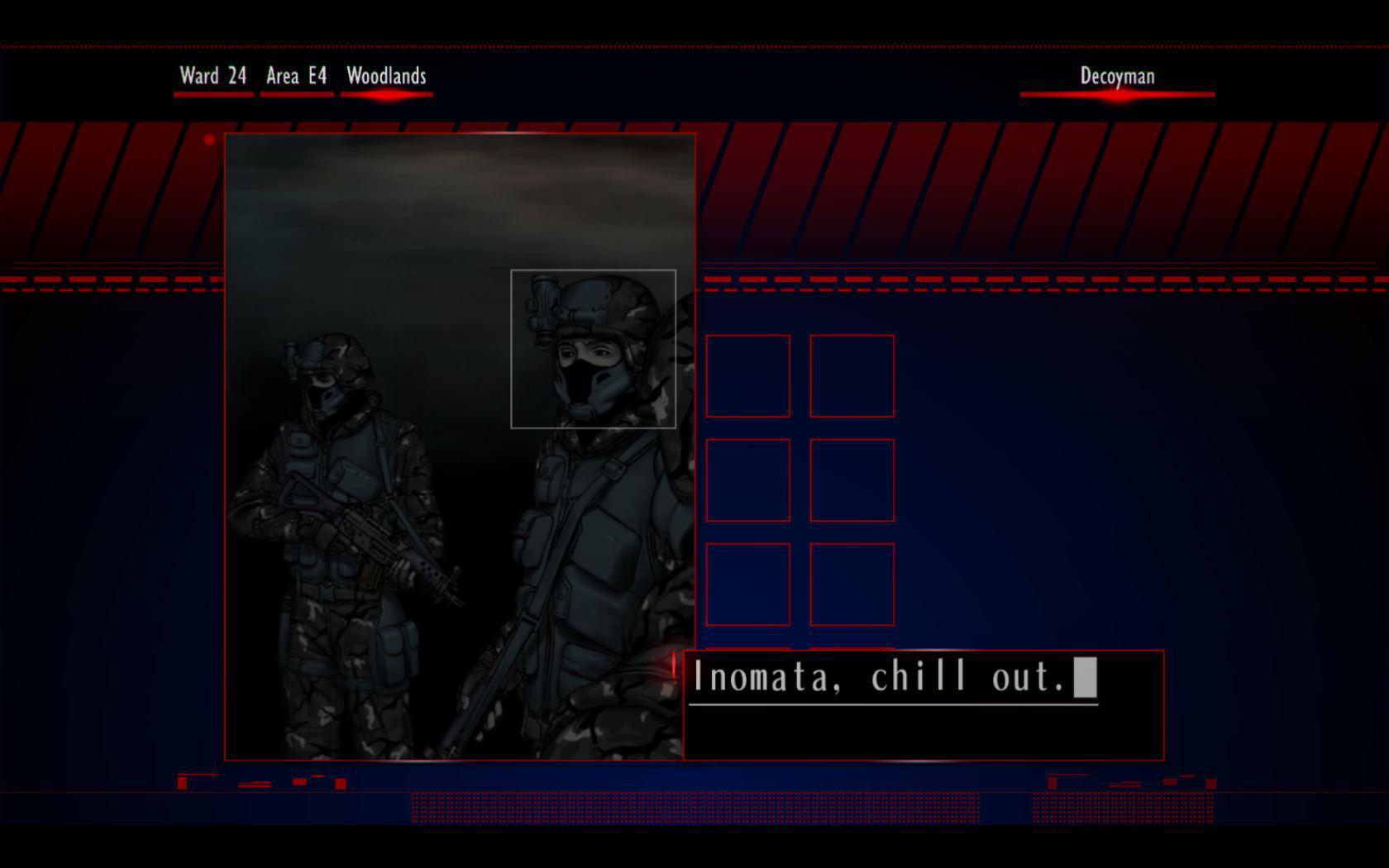Click the Decoyman chapter indicator
The image size is (1389, 868).
click(x=1116, y=76)
